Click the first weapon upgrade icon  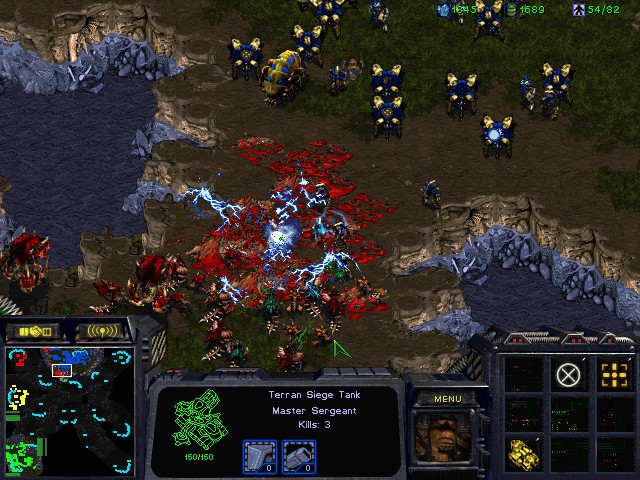coord(260,455)
